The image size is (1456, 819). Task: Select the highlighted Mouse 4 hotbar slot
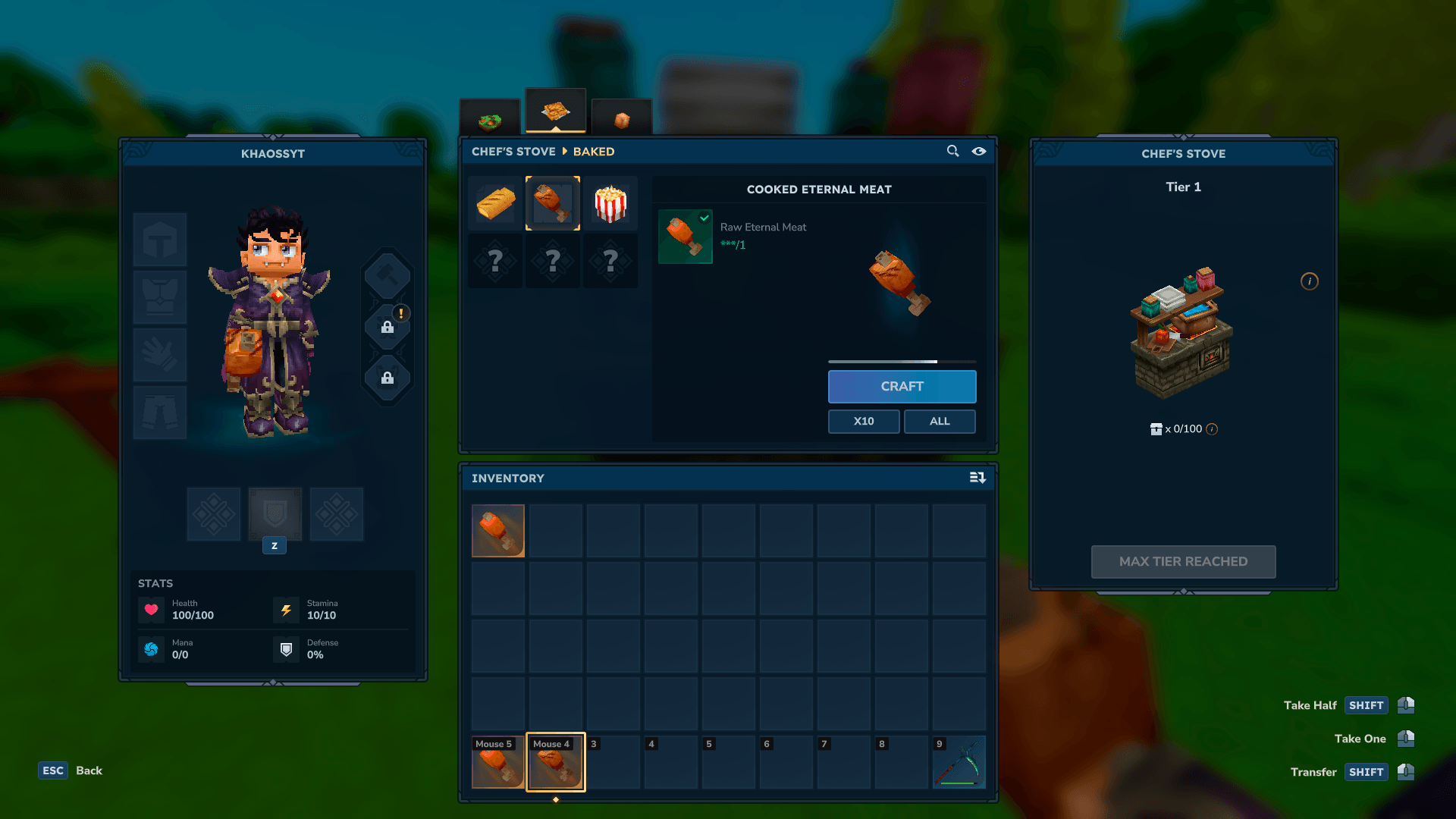(556, 762)
